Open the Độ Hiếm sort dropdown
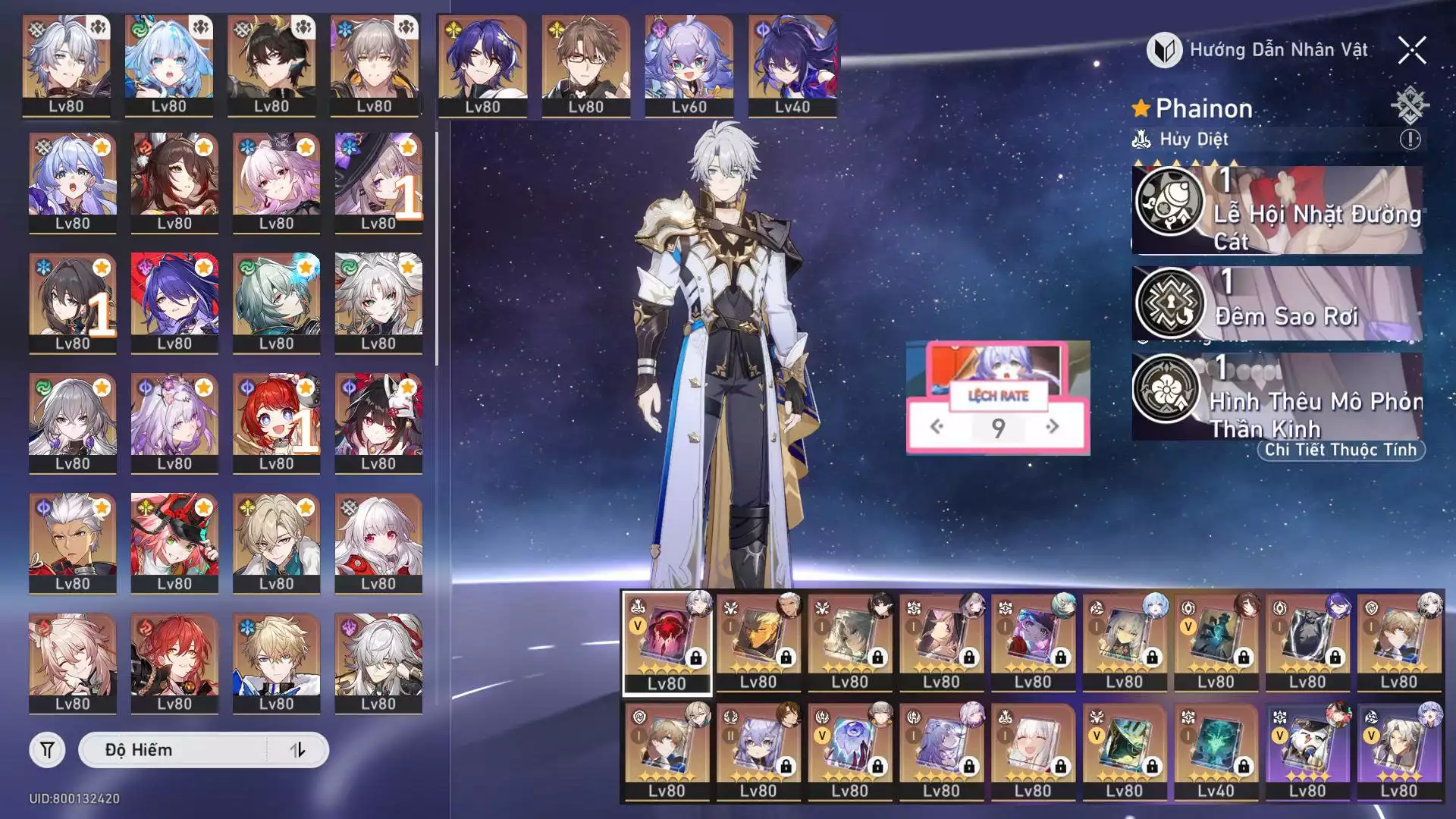Screen dimensions: 1456x819 (174, 750)
